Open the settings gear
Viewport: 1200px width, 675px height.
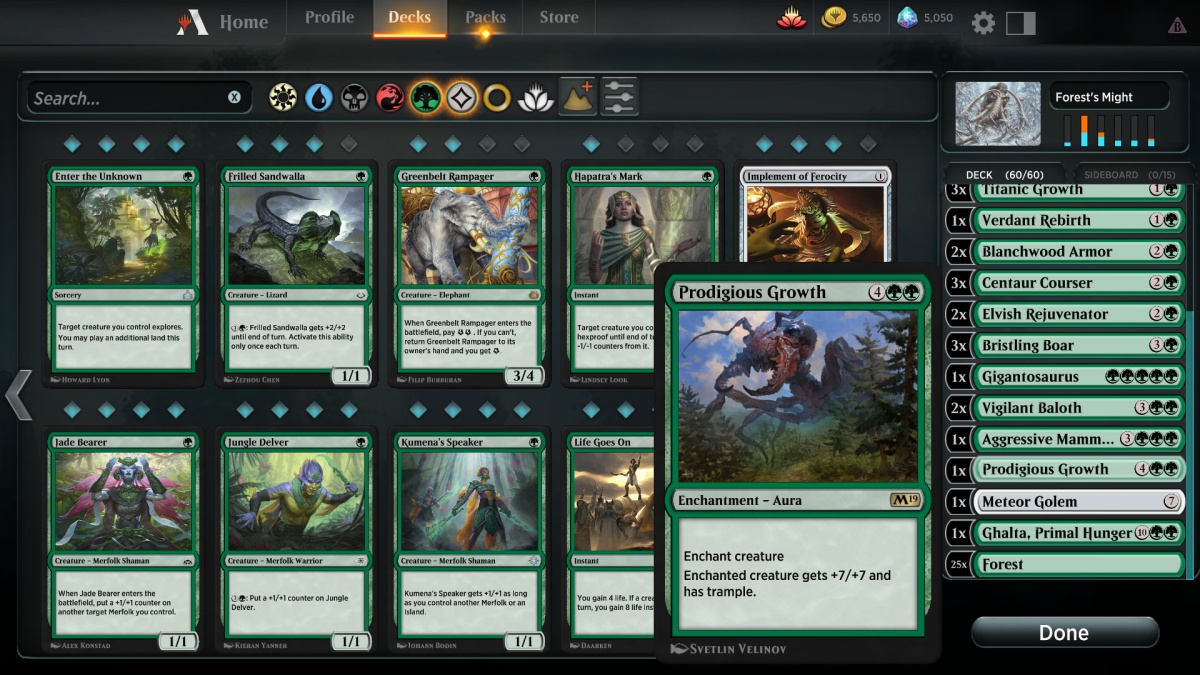[x=983, y=23]
